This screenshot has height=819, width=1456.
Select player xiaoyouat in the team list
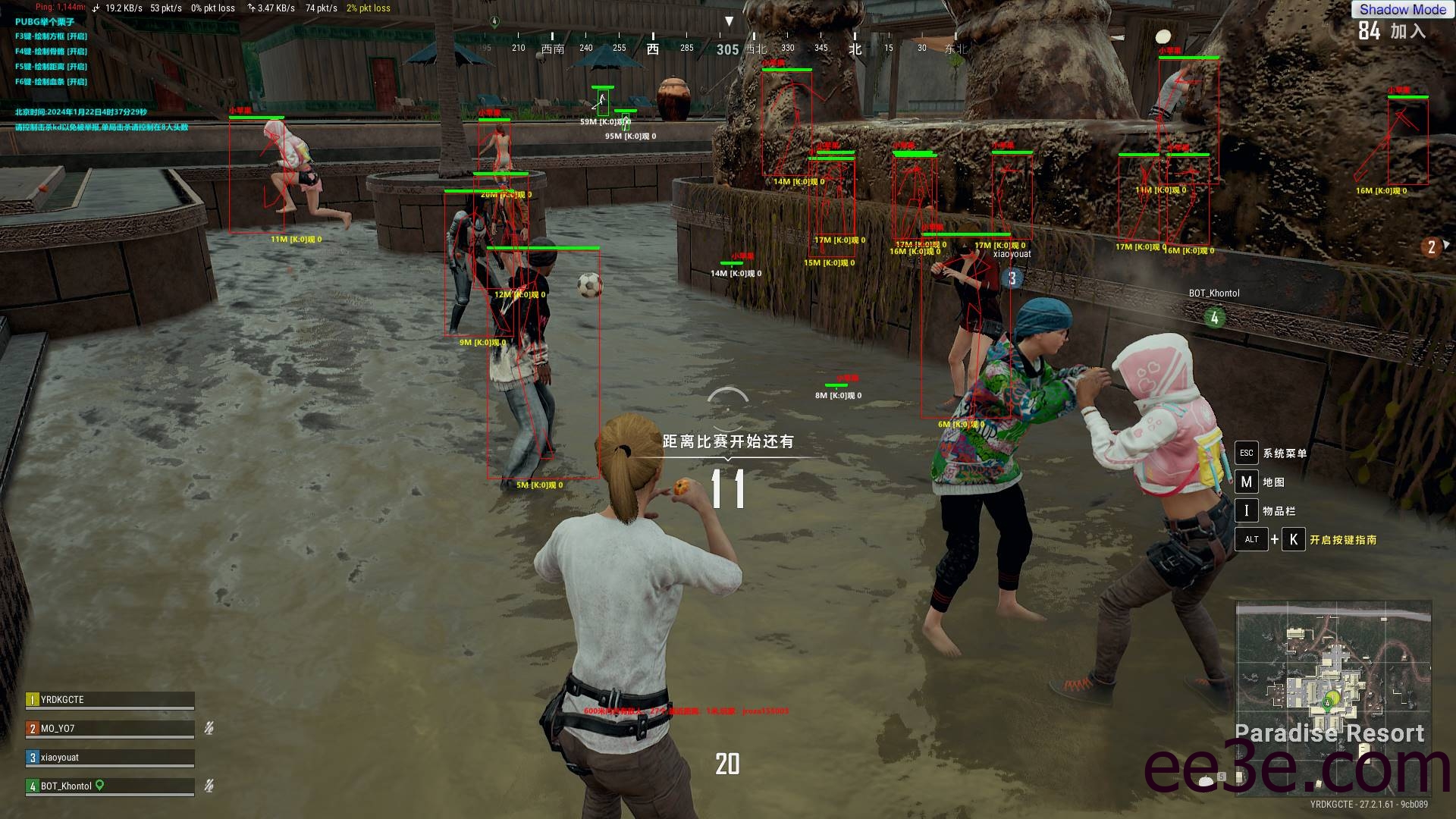(x=109, y=757)
